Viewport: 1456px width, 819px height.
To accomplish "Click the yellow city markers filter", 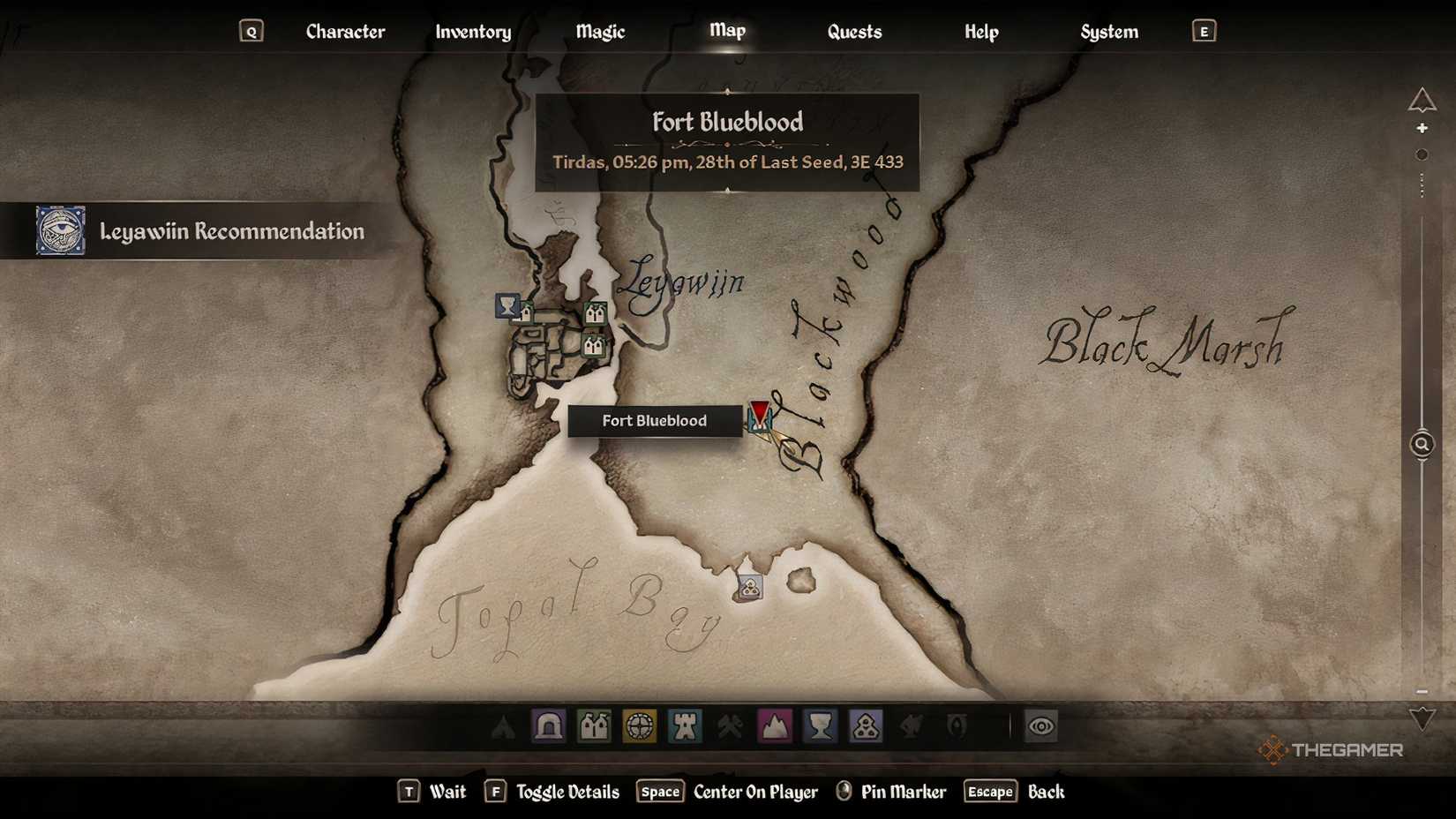I will tap(640, 726).
